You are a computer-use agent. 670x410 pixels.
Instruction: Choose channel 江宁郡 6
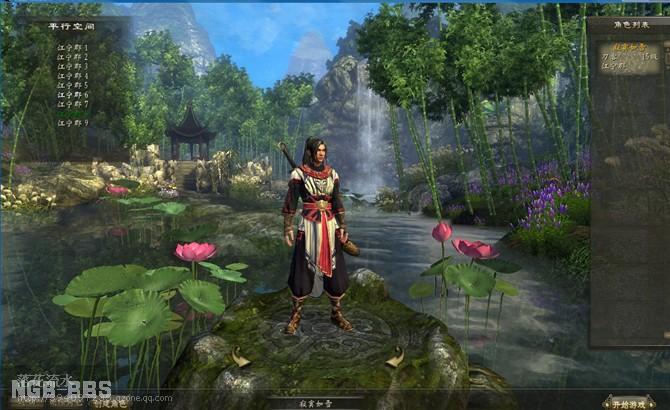click(72, 94)
